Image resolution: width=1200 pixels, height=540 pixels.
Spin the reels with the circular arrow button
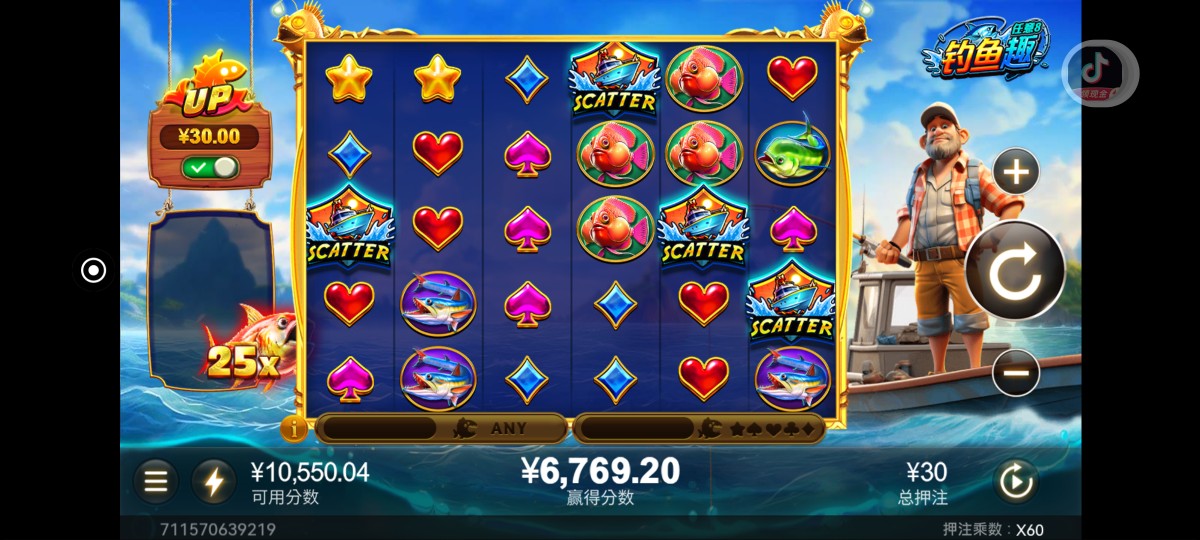click(1015, 271)
